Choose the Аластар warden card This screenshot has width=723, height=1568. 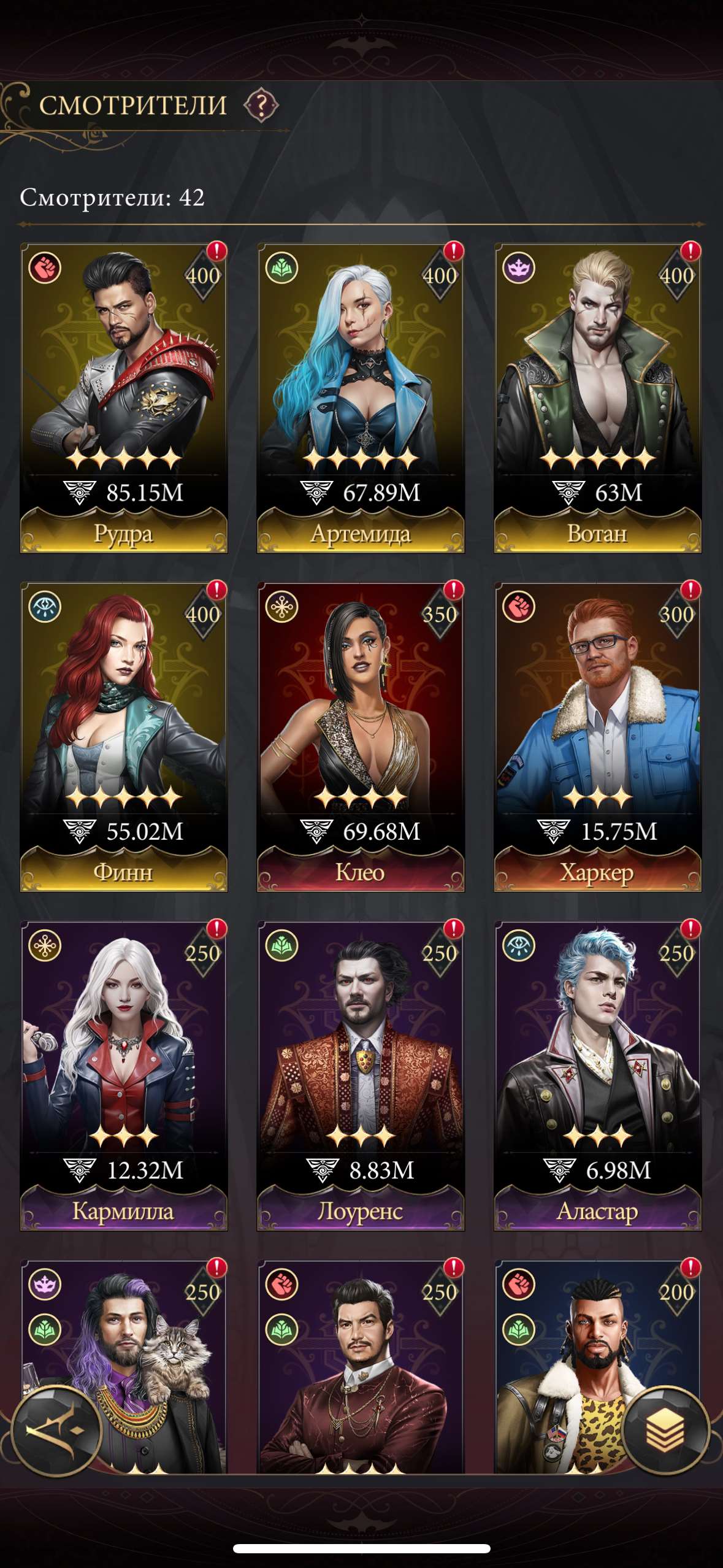tap(597, 1075)
